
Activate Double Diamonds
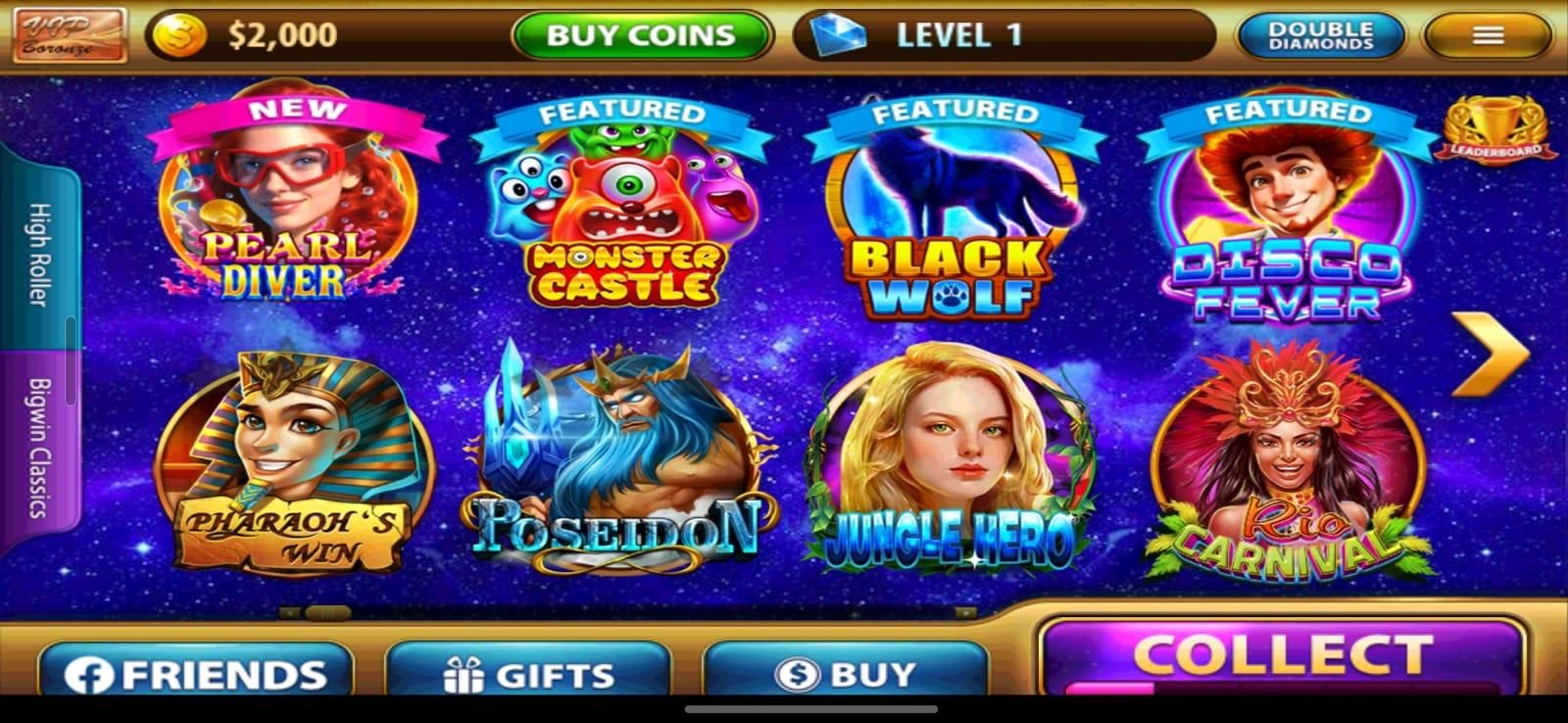[x=1319, y=34]
